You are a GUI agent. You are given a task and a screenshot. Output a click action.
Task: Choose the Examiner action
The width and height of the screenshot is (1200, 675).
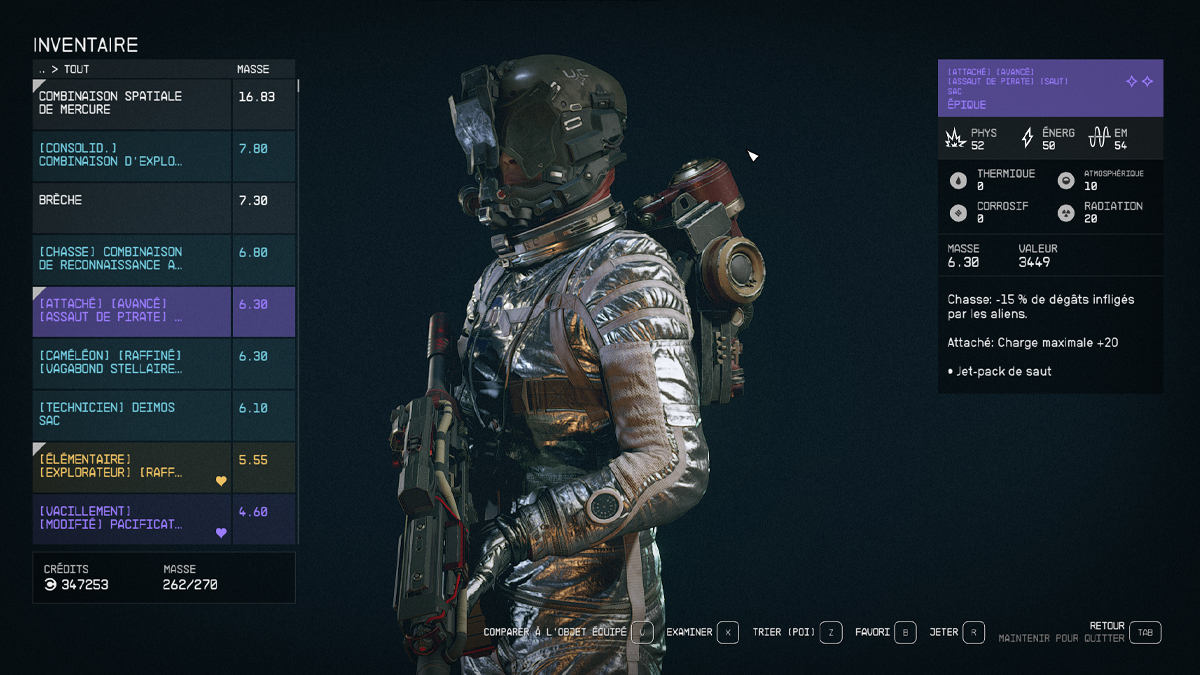727,632
